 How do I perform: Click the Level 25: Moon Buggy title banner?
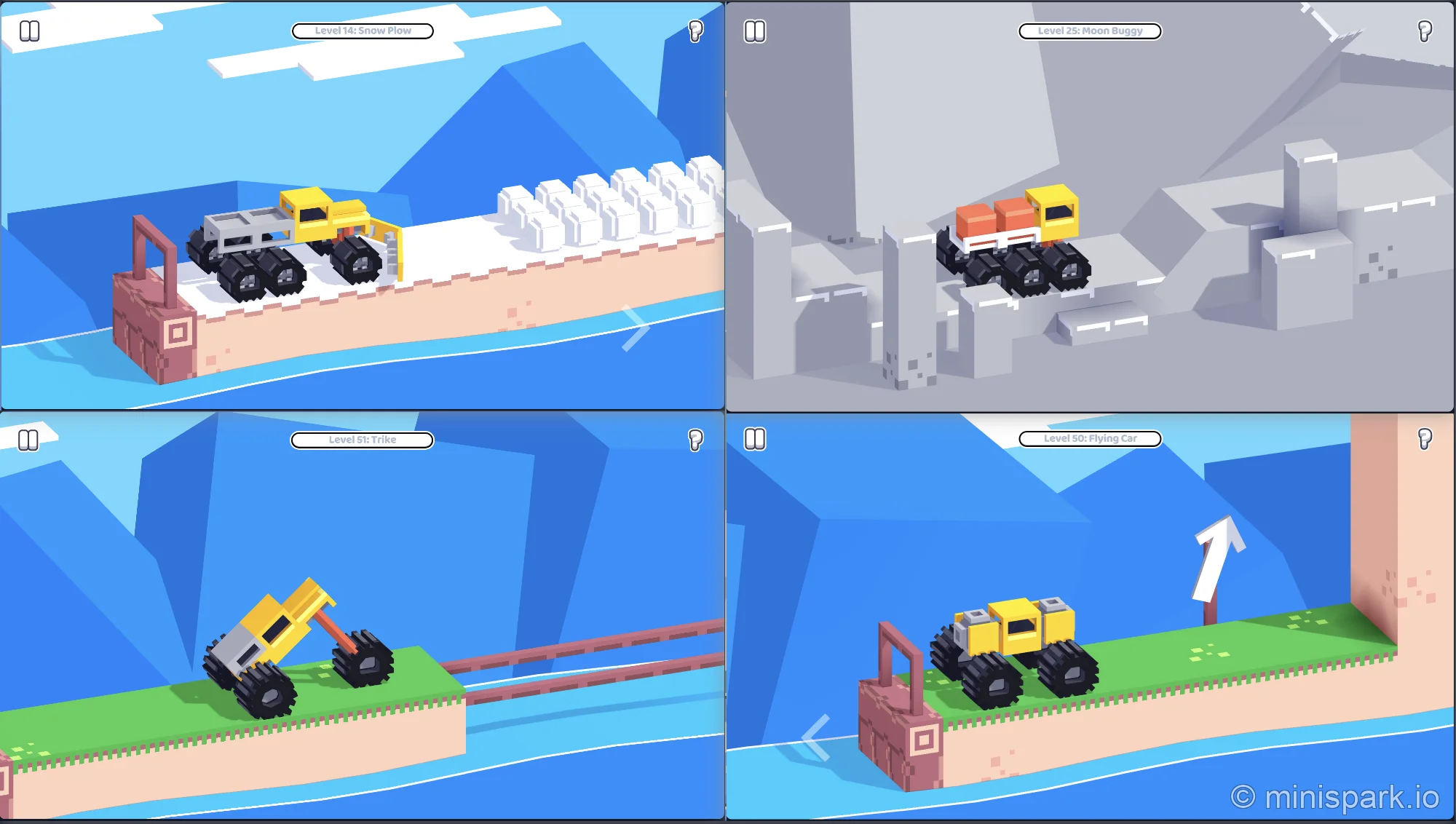[1090, 31]
